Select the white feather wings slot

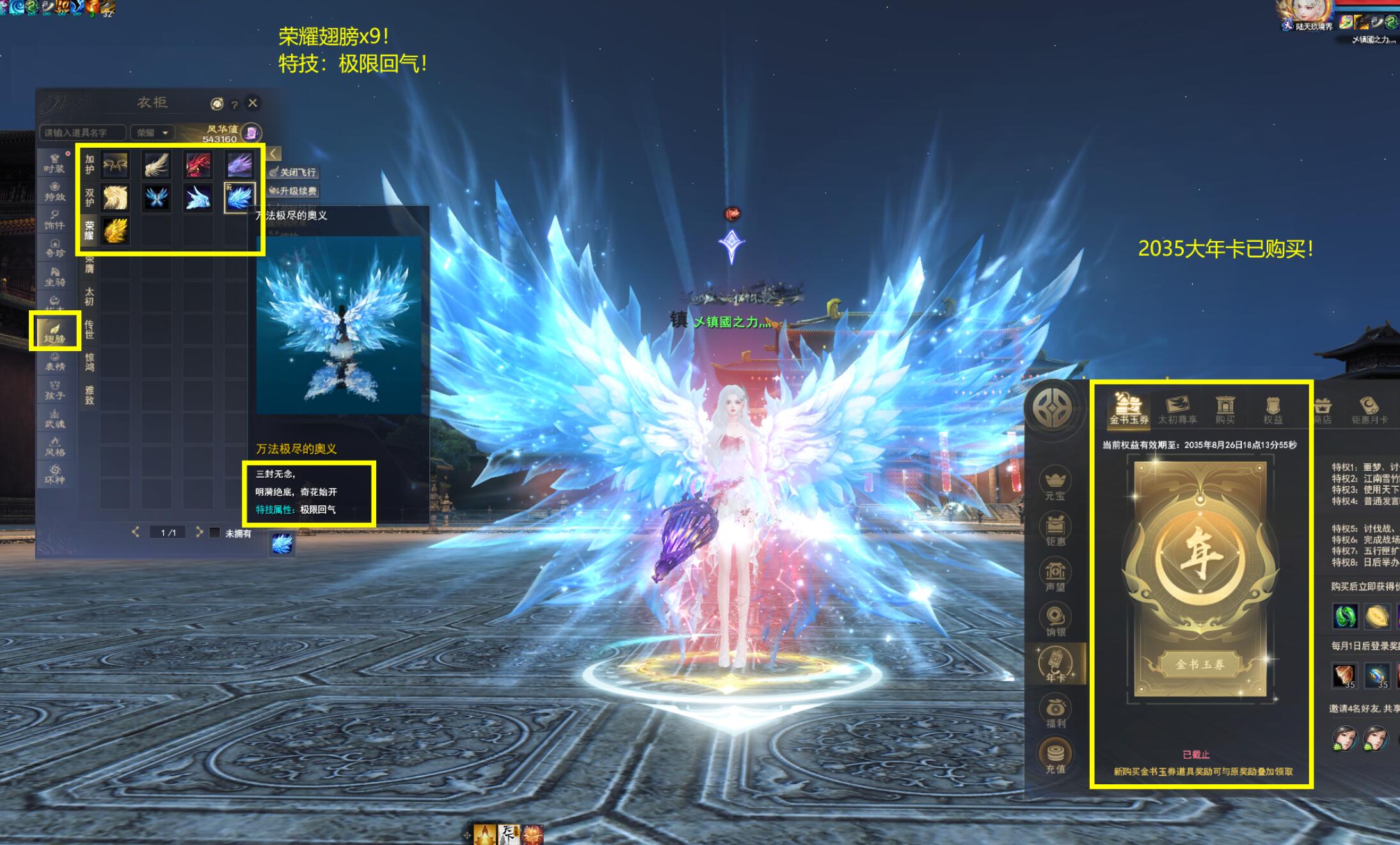(x=156, y=164)
